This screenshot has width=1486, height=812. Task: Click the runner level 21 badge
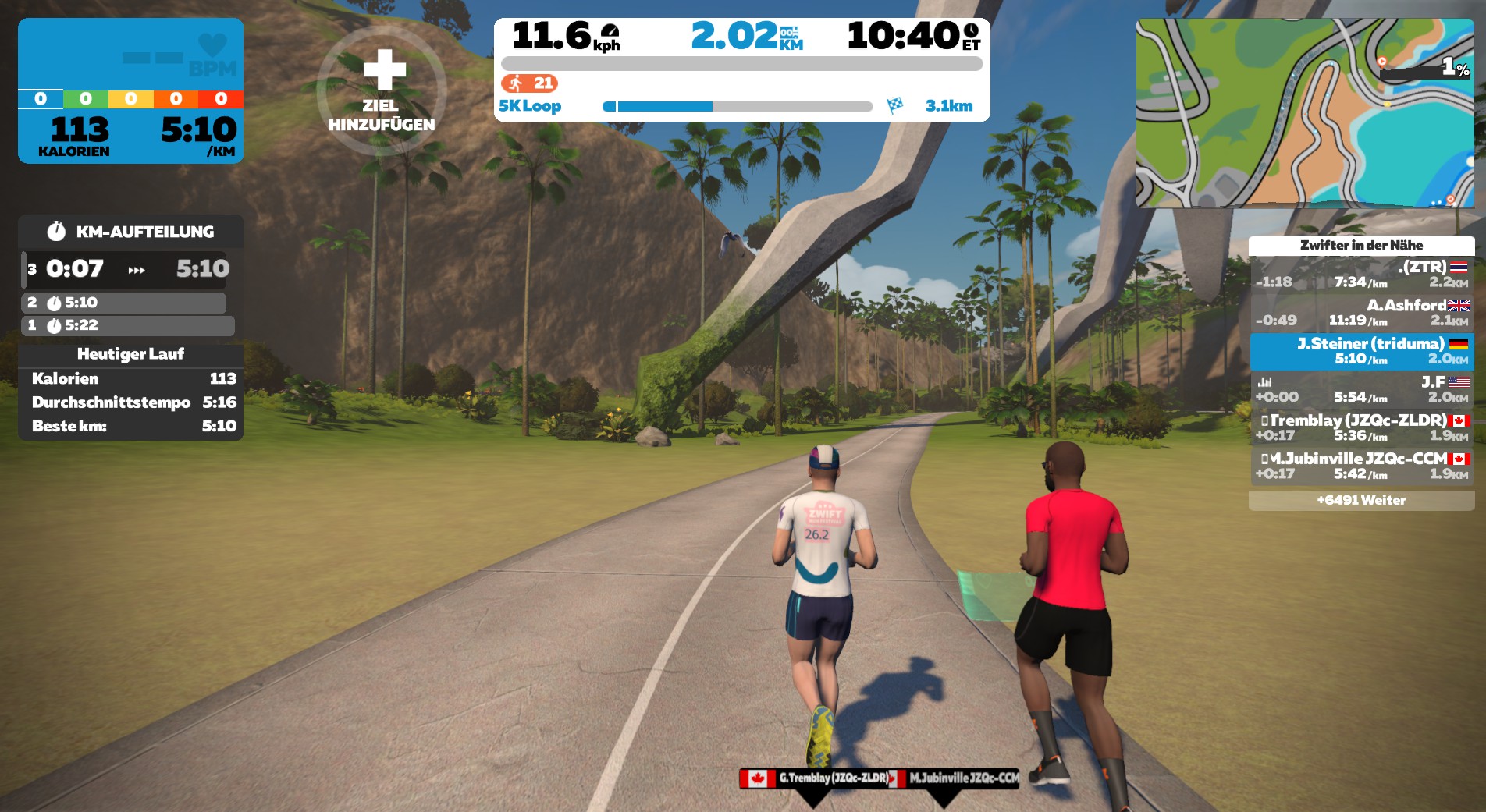(530, 83)
